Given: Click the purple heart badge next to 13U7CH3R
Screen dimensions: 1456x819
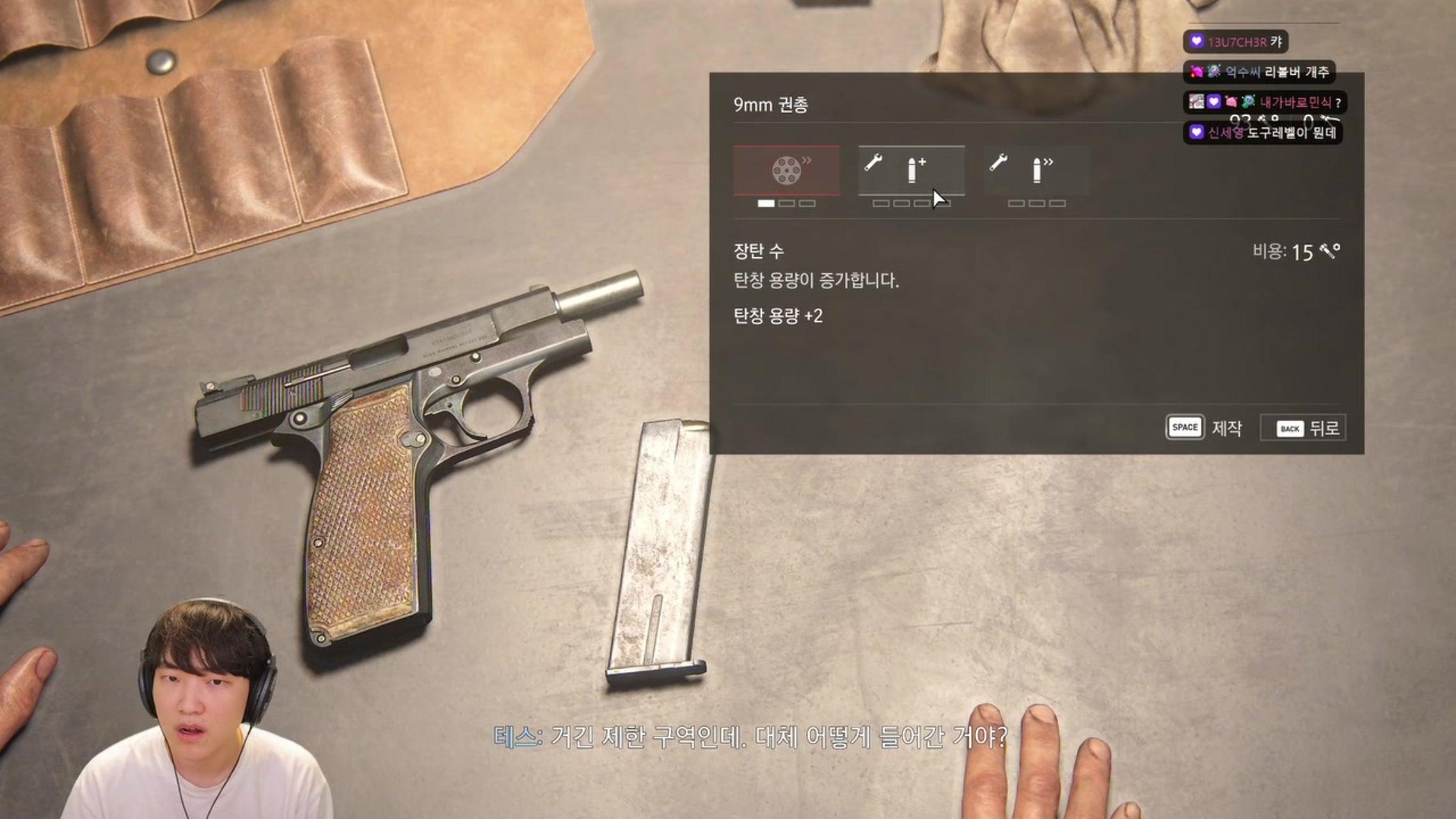Looking at the screenshot, I should tap(1196, 41).
